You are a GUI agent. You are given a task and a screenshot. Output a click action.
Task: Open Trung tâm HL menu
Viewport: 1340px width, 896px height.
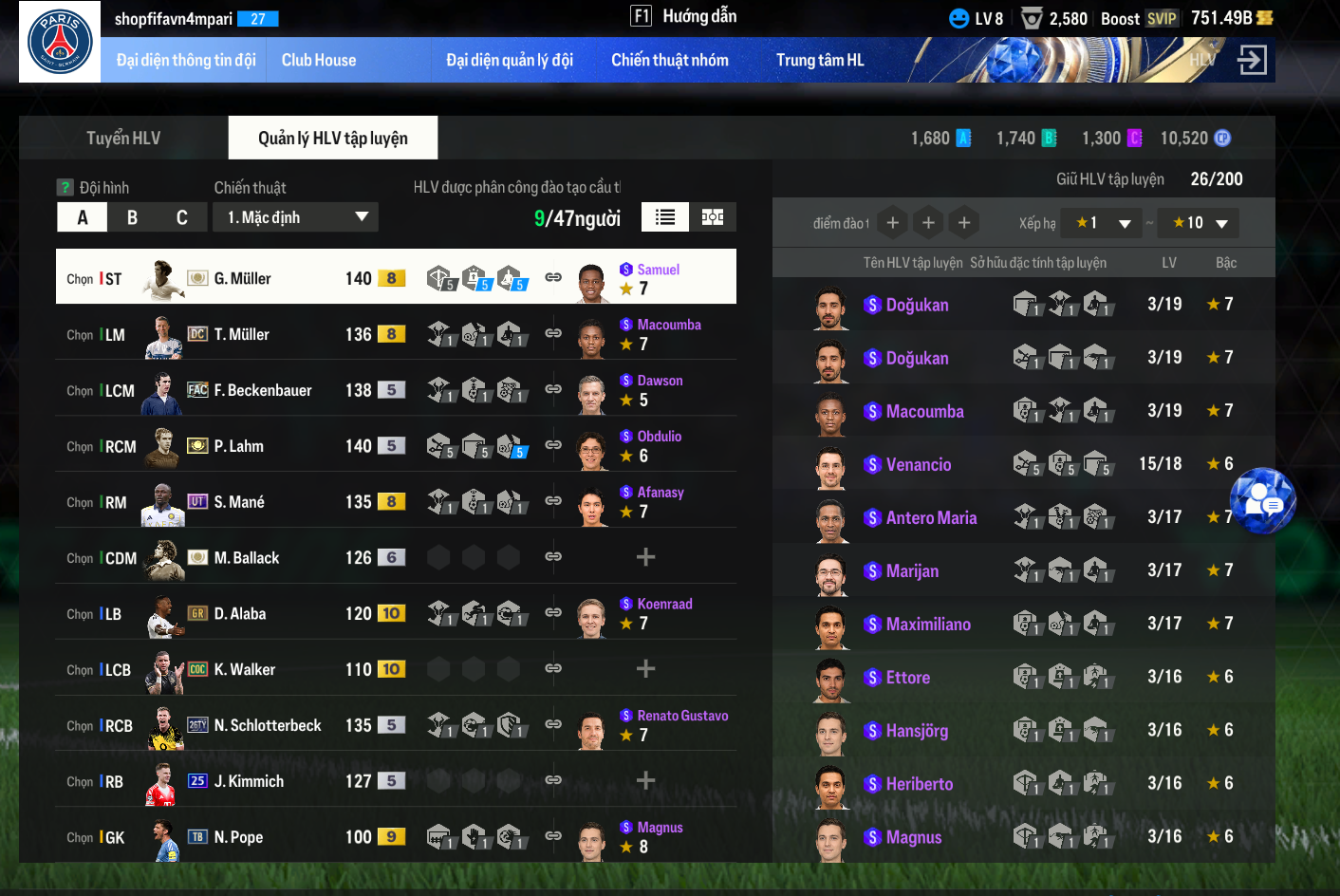820,61
